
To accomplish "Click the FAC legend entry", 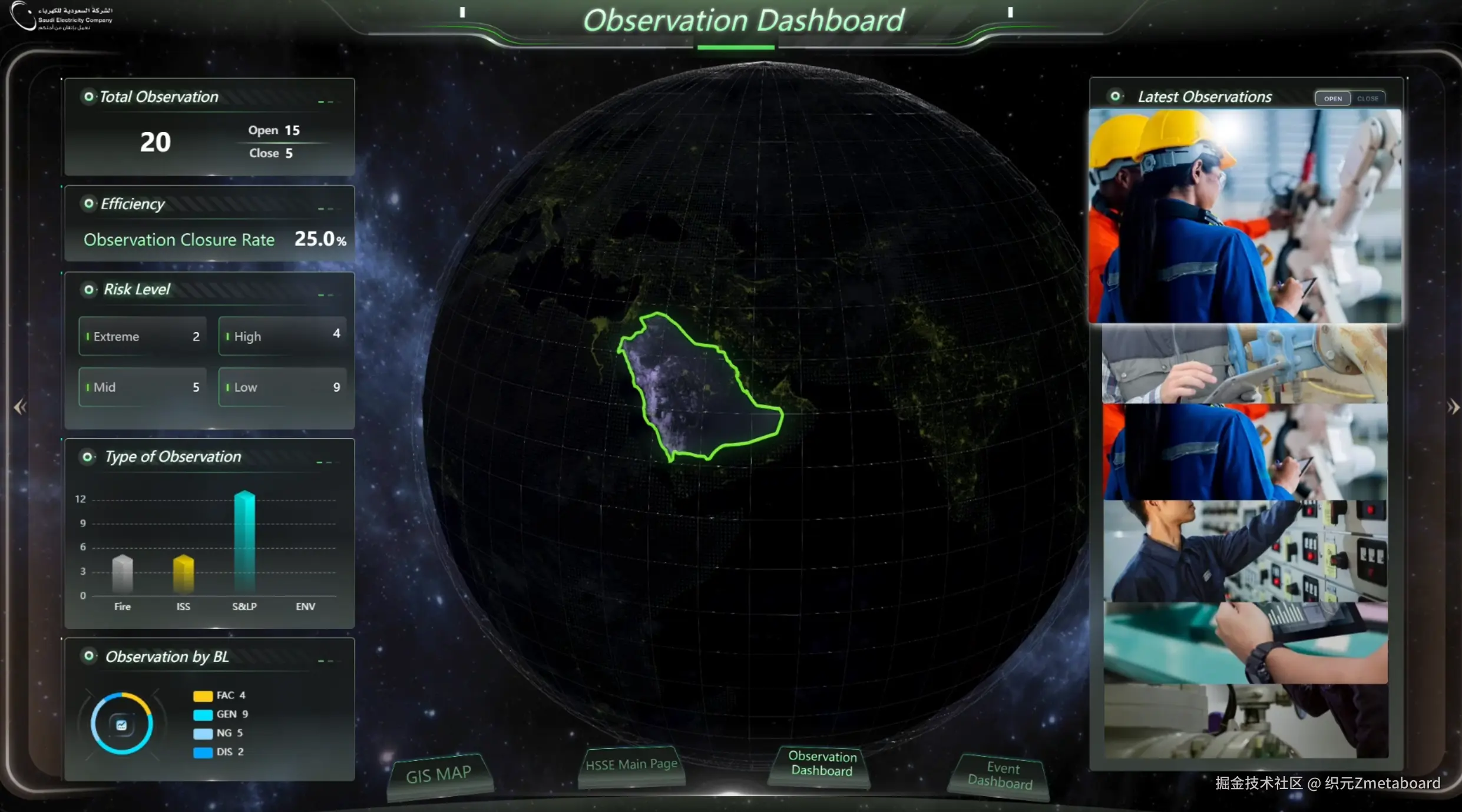I will pos(220,695).
